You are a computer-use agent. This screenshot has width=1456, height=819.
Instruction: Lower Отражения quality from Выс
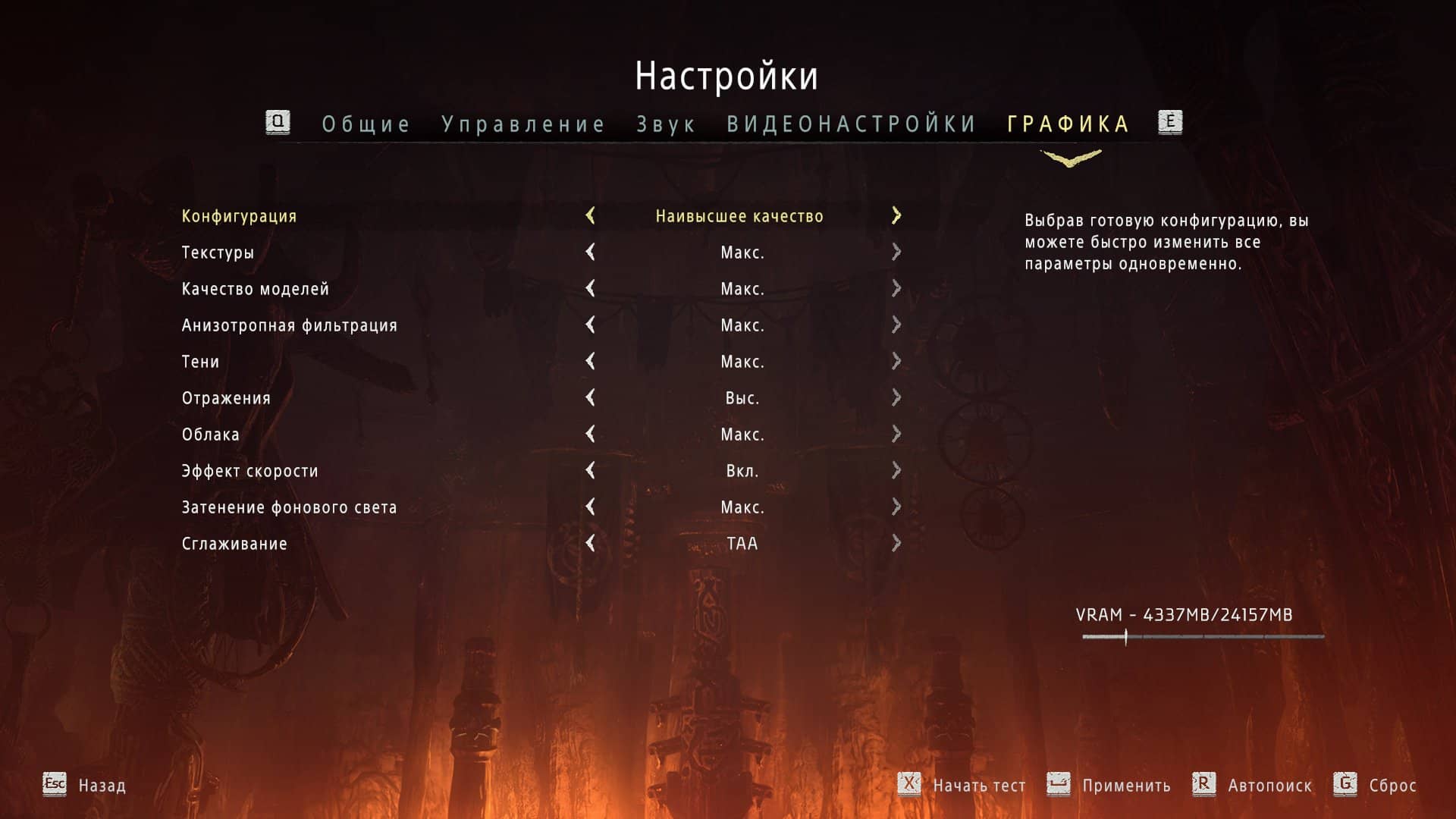(591, 398)
